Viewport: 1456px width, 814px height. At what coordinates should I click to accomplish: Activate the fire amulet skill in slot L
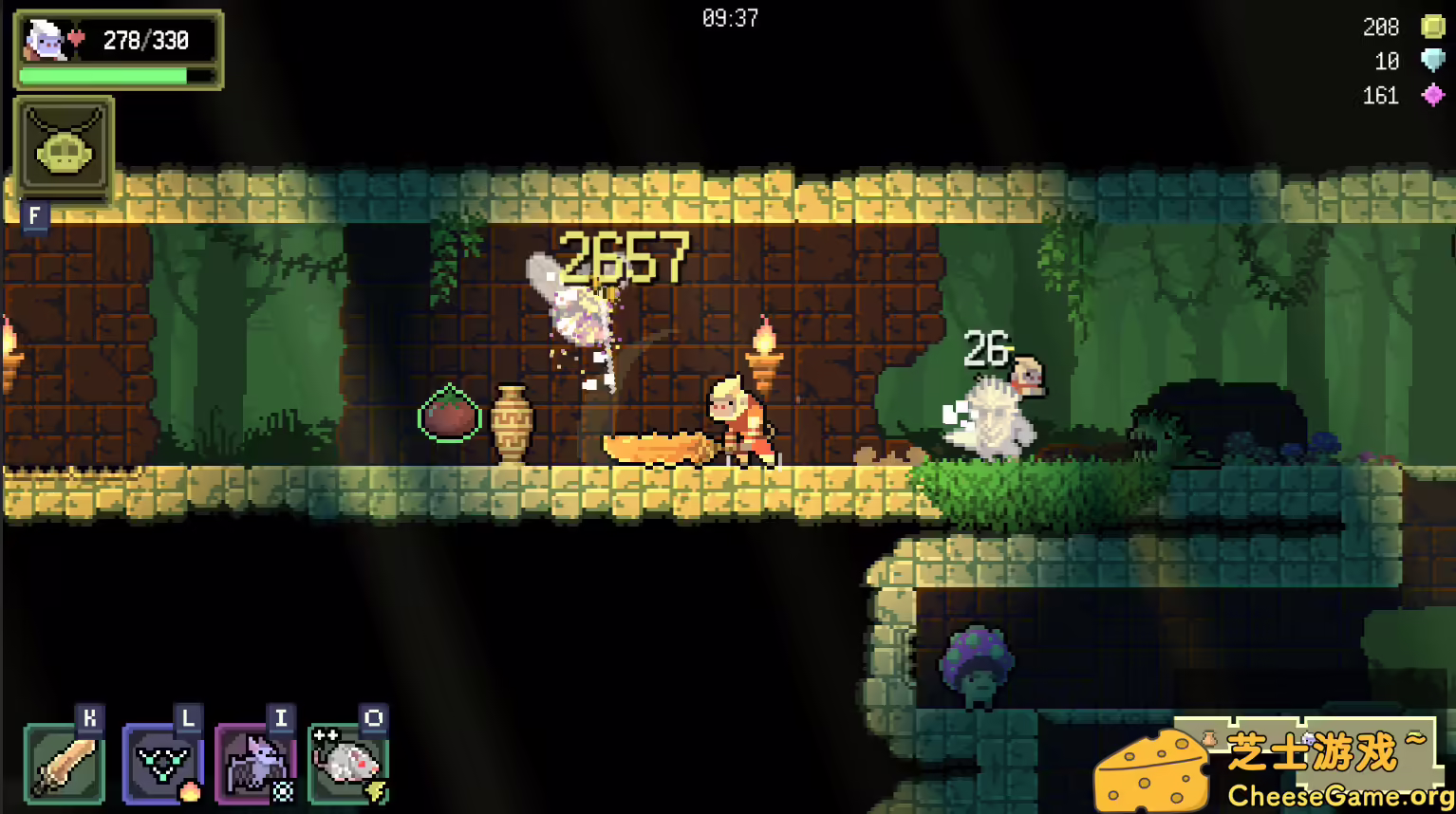click(x=161, y=764)
